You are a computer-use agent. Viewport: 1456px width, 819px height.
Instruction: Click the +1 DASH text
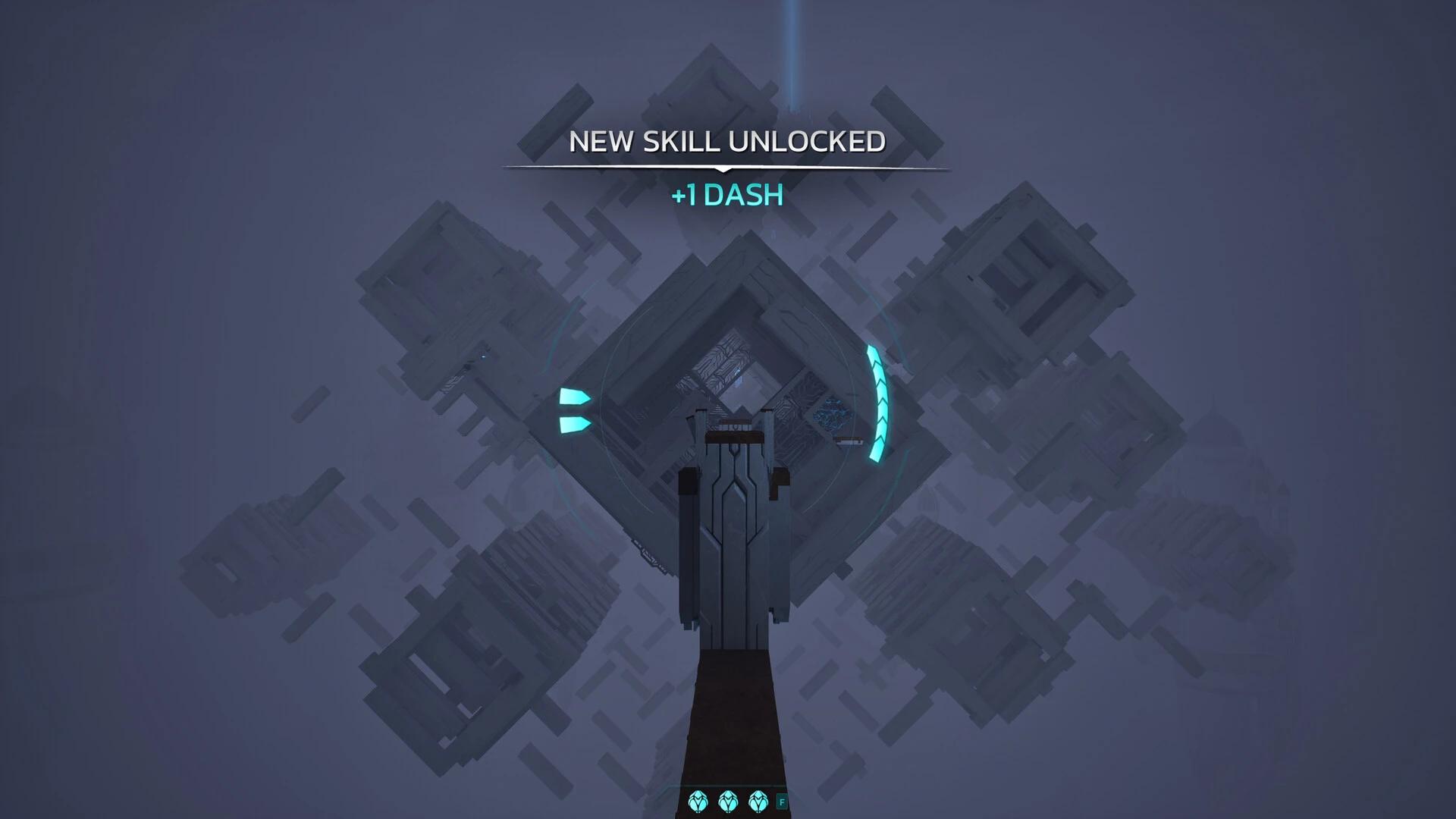point(726,195)
